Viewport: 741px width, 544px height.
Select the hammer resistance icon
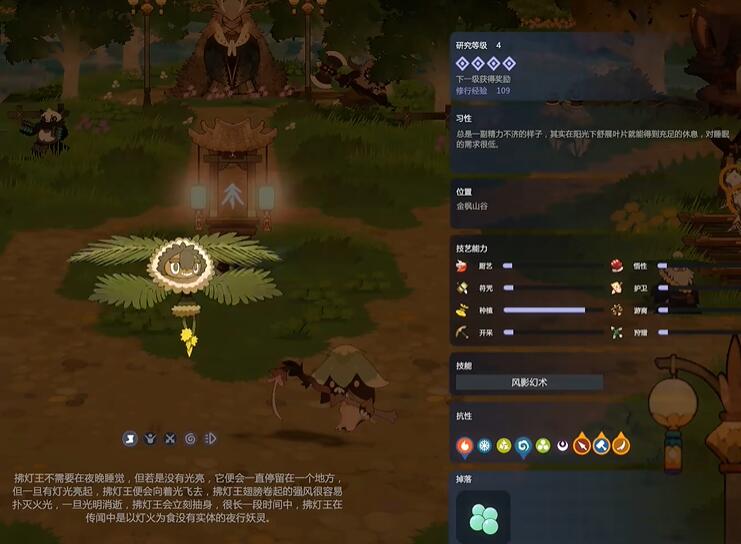[601, 444]
